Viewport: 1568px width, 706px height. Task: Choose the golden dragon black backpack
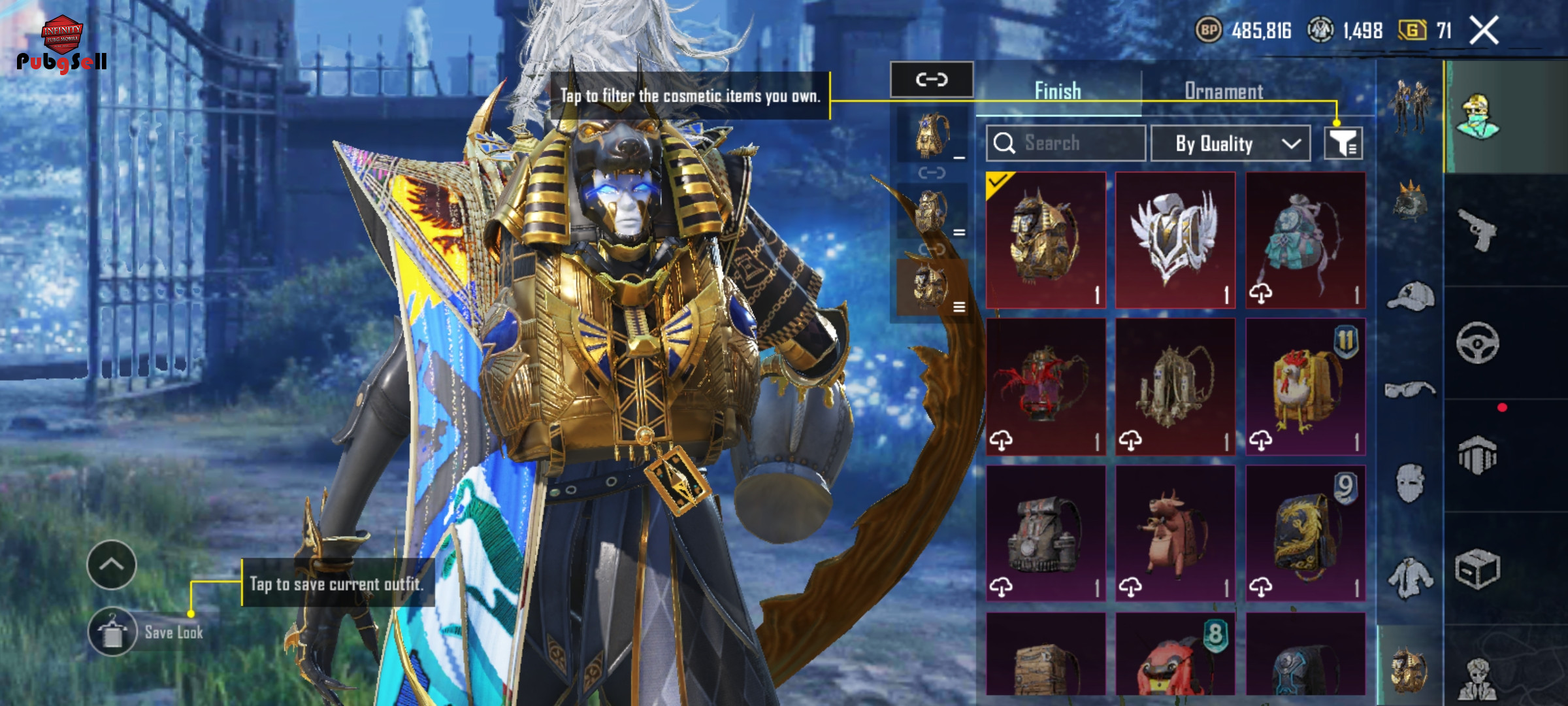coord(1305,533)
